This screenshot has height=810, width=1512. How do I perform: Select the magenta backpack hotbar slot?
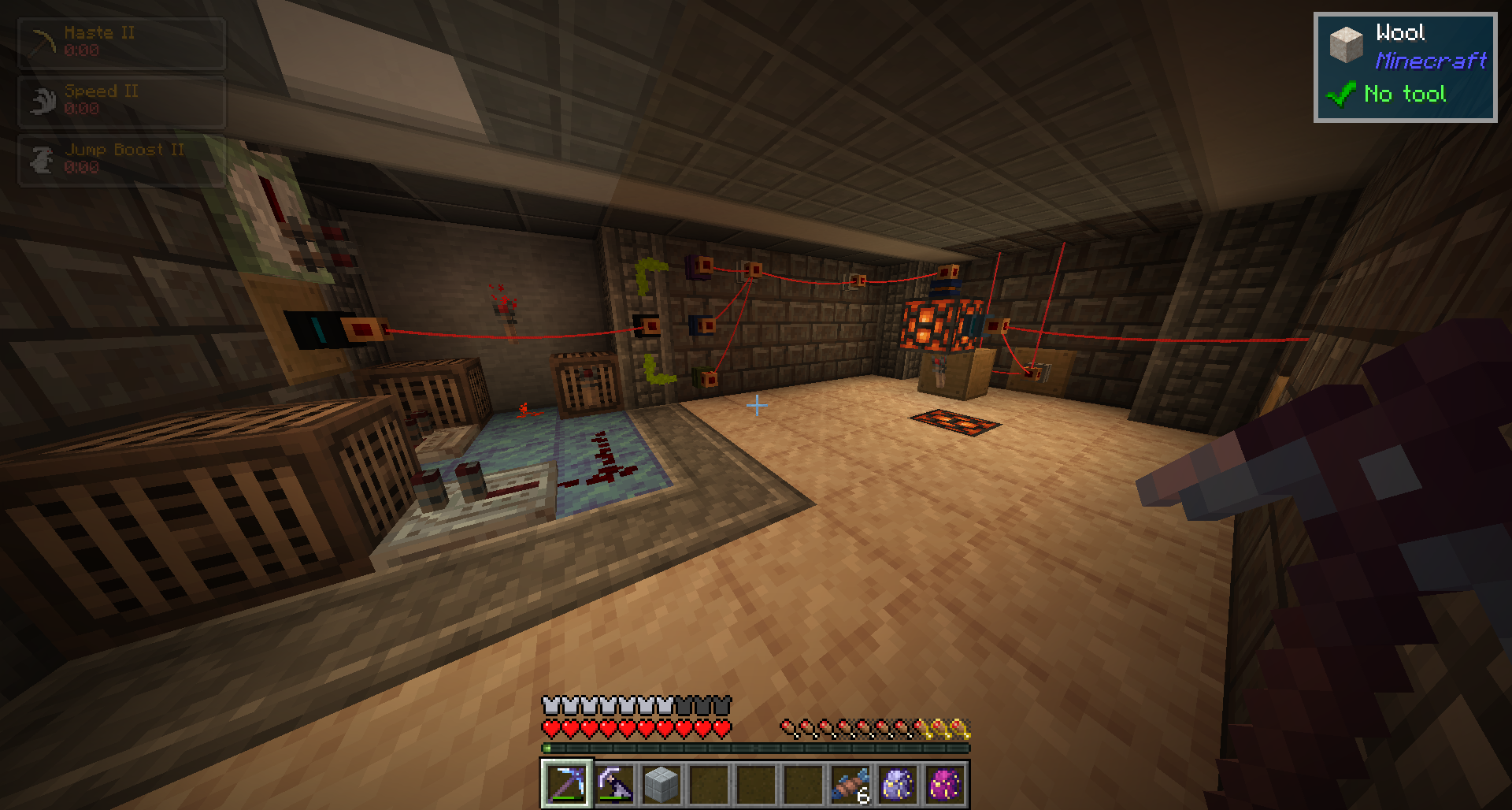pyautogui.click(x=945, y=784)
